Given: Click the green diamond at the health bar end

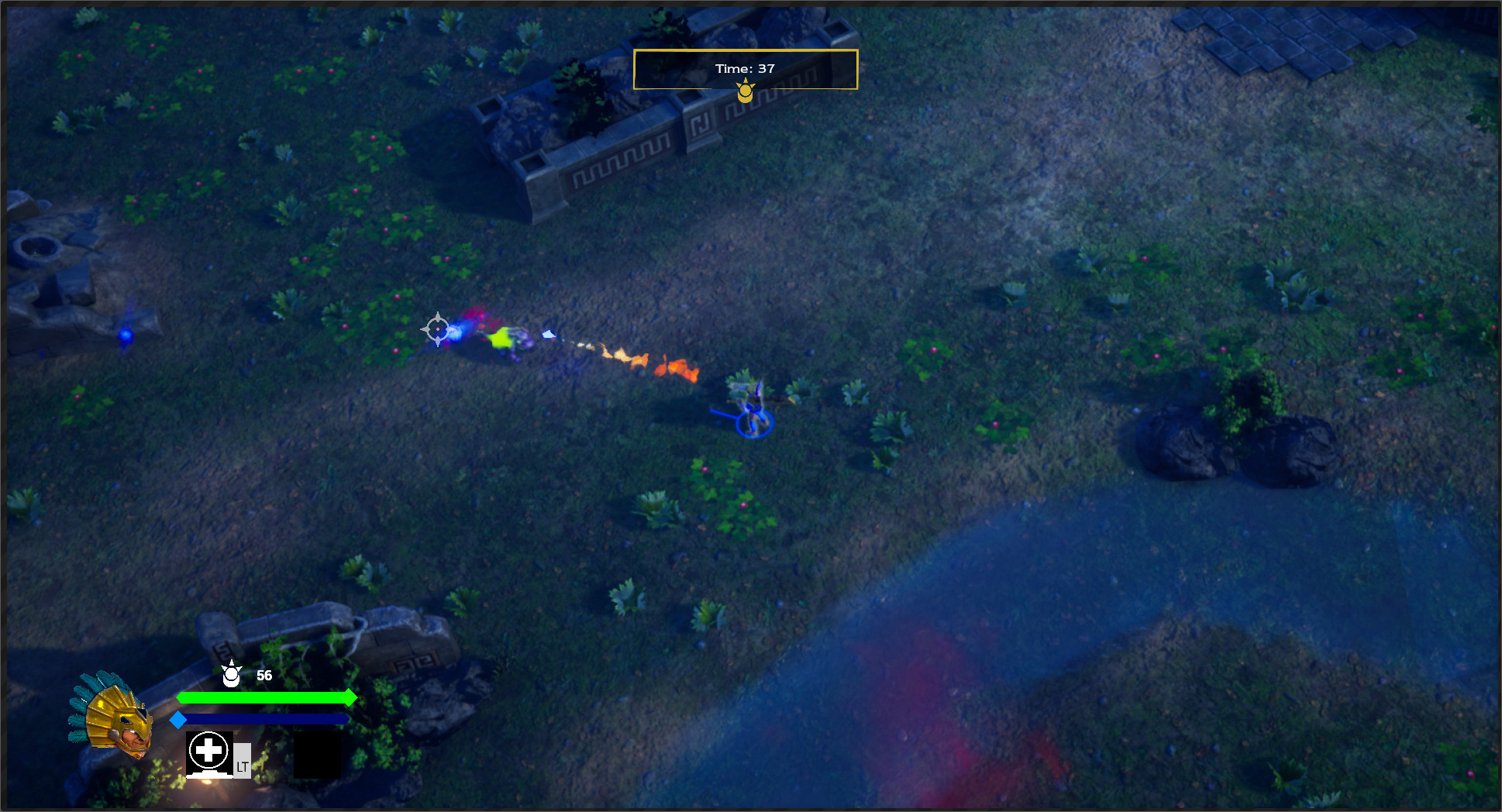Looking at the screenshot, I should [350, 698].
